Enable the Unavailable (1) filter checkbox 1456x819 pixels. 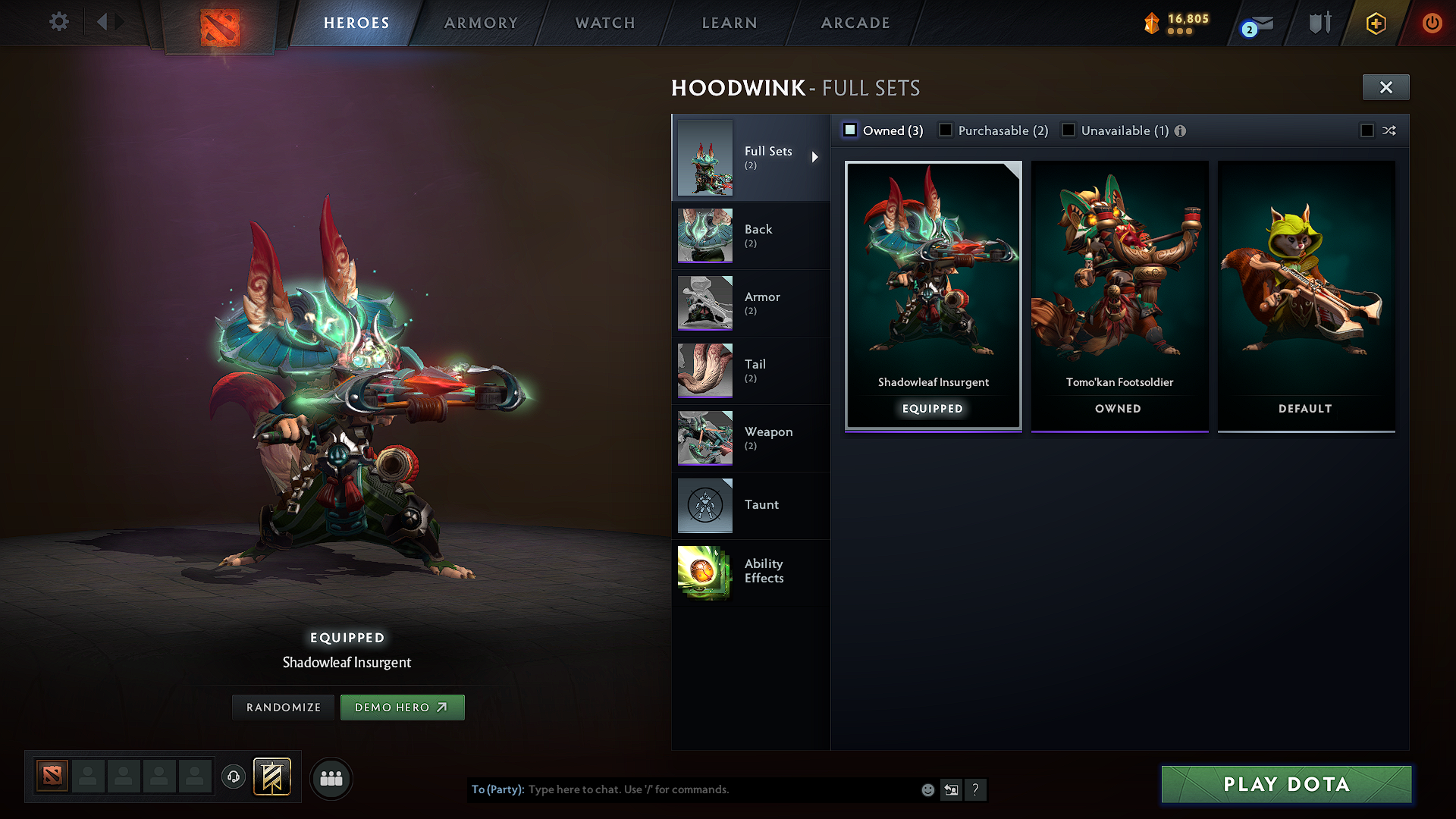(x=1068, y=130)
